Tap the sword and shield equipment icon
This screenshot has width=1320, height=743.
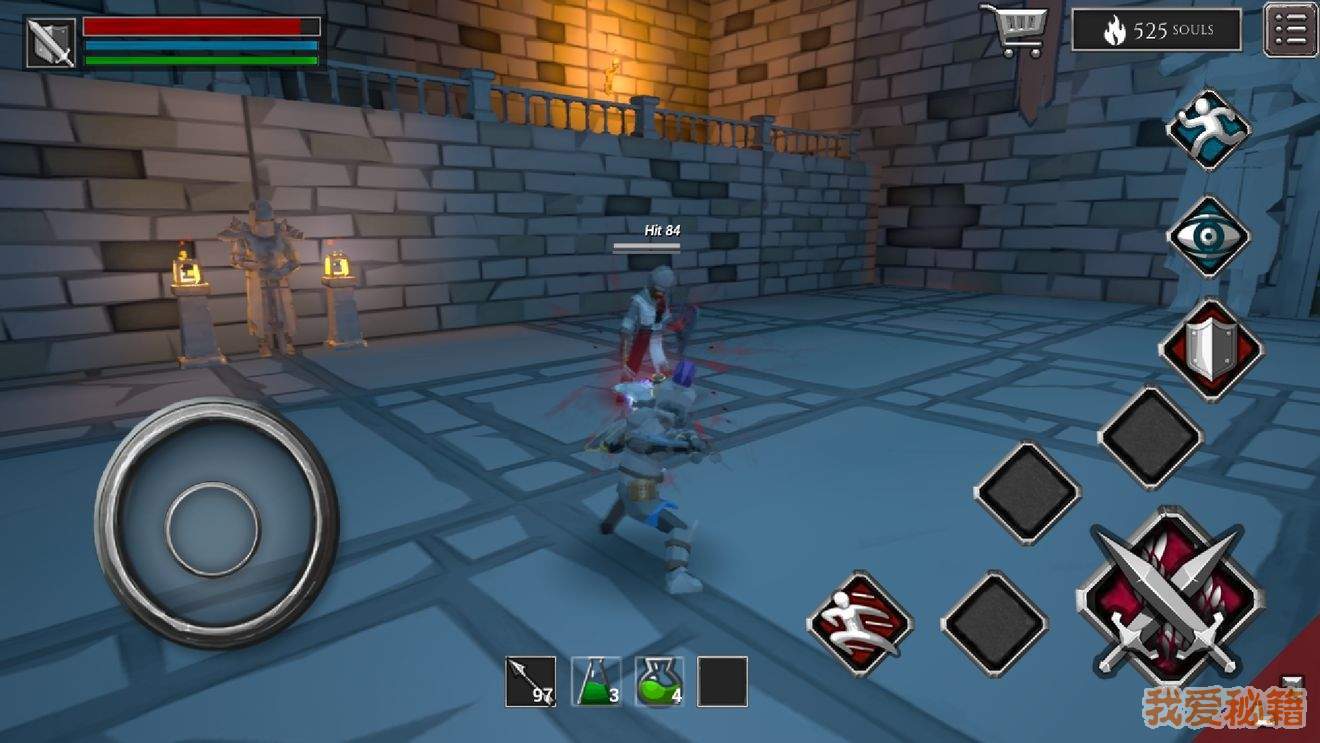(x=50, y=42)
